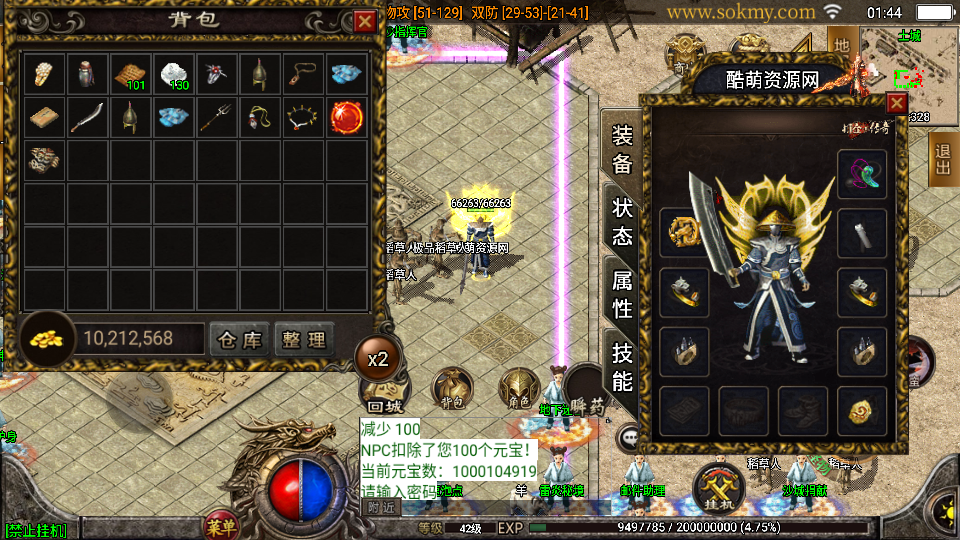Select the curved sabre in the bag
960x540 pixels.
point(88,116)
